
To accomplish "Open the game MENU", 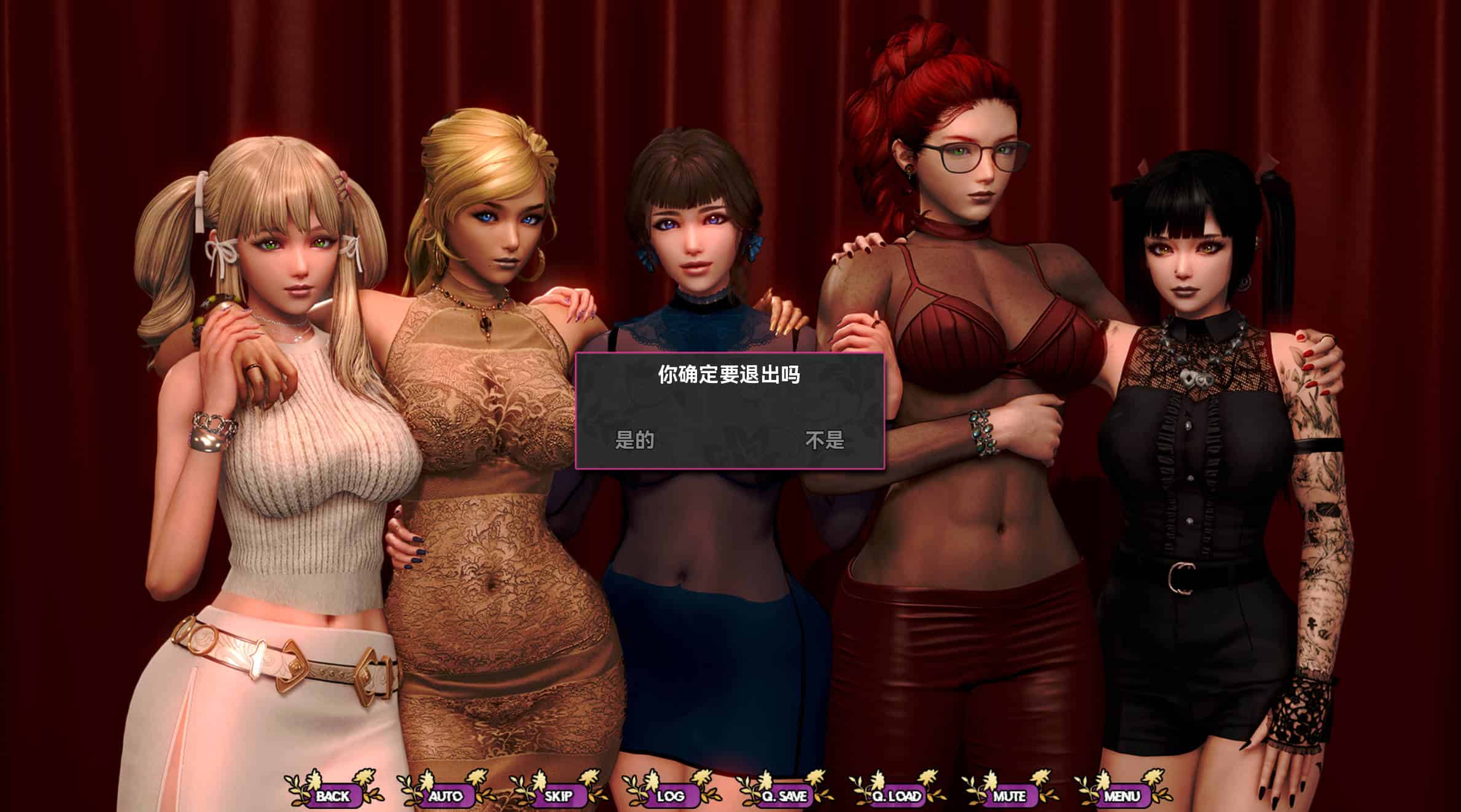I will pos(1122,796).
